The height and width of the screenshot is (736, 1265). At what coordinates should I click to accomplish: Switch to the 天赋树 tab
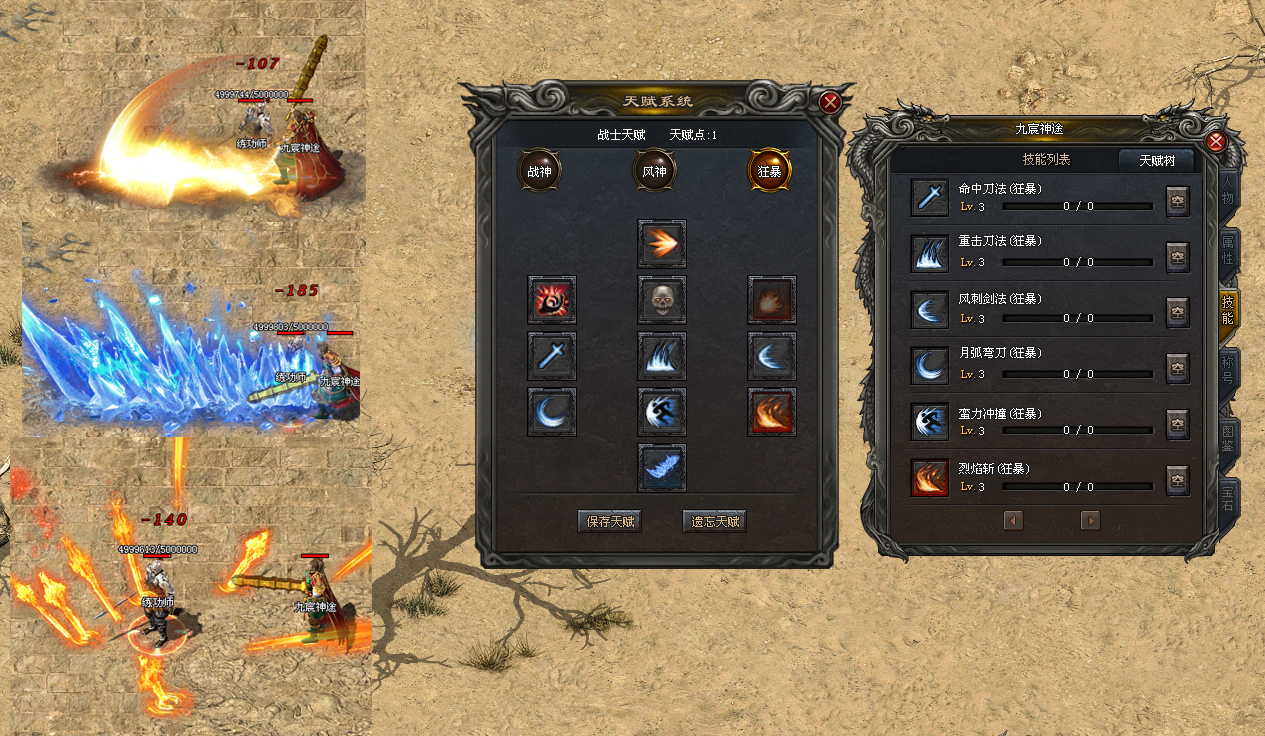point(1155,160)
